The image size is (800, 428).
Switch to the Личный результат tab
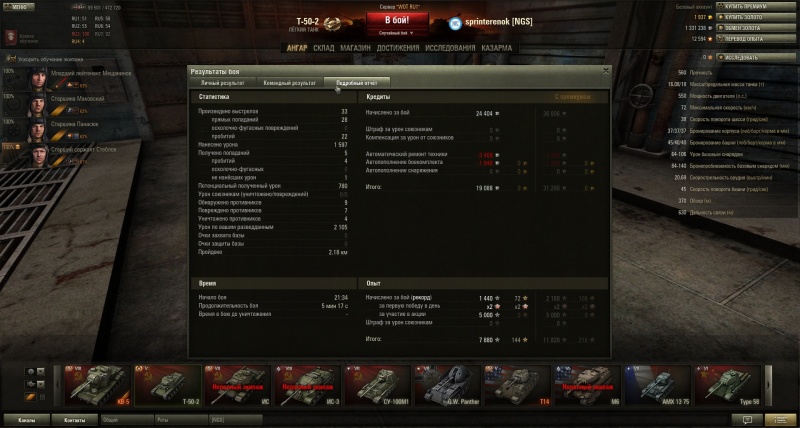(x=222, y=83)
